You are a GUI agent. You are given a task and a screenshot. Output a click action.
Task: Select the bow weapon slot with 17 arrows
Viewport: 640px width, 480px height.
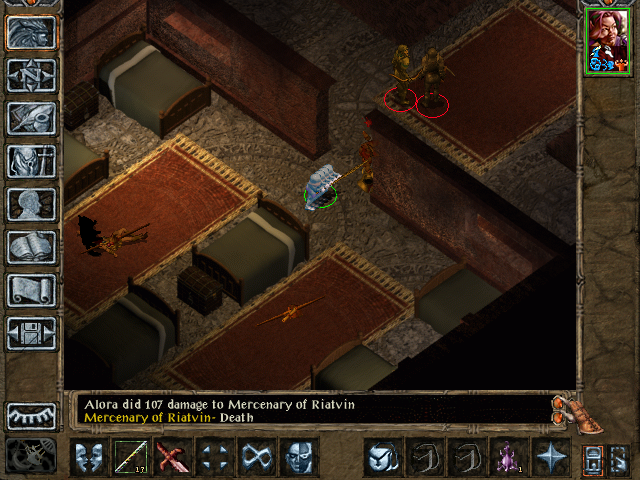tap(131, 457)
